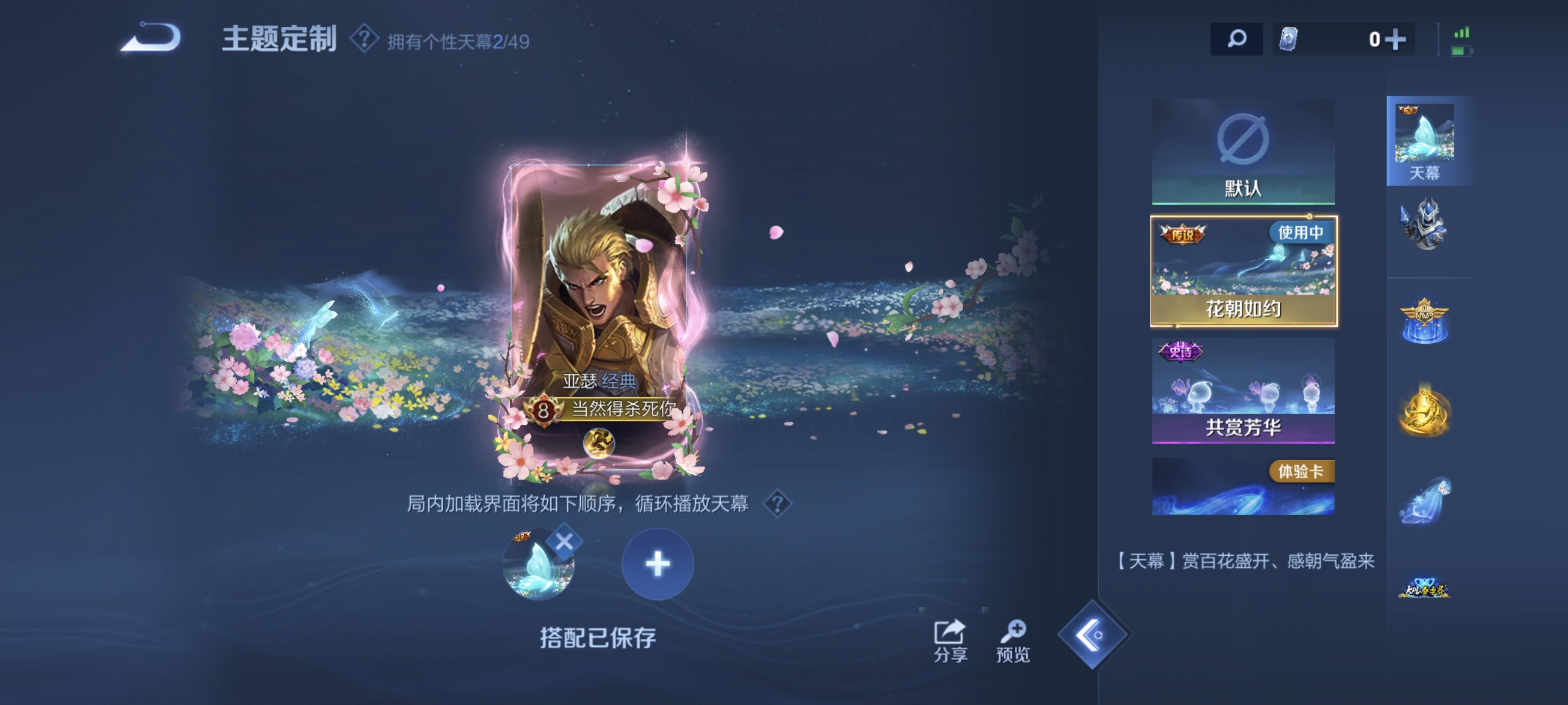This screenshot has width=1568, height=705.
Task: Open the search icon in the top bar
Action: [x=1236, y=38]
